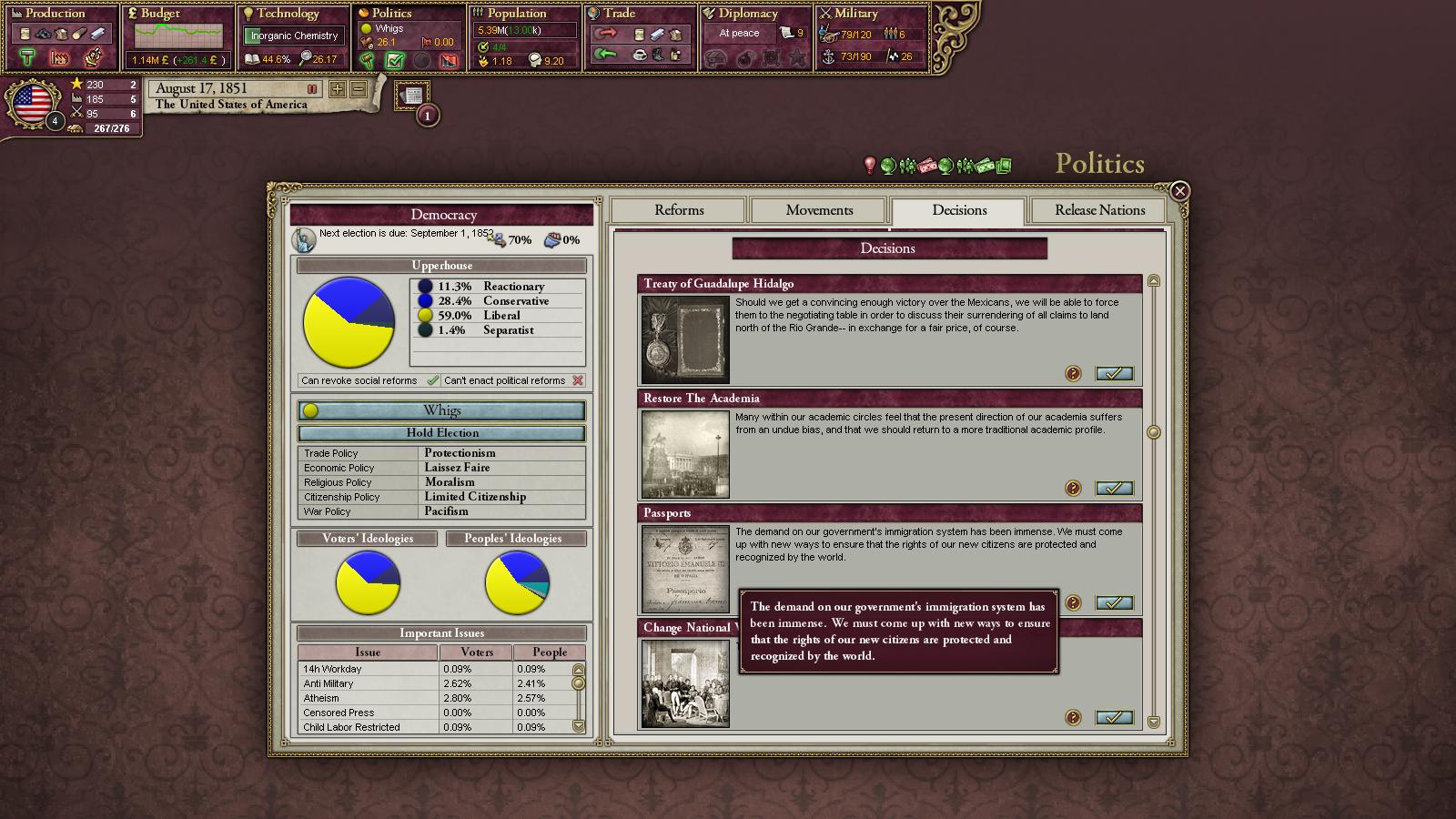1456x819 pixels.
Task: Enact the Treaty of Guadalupe Hidalgo decision
Action: pos(1114,374)
